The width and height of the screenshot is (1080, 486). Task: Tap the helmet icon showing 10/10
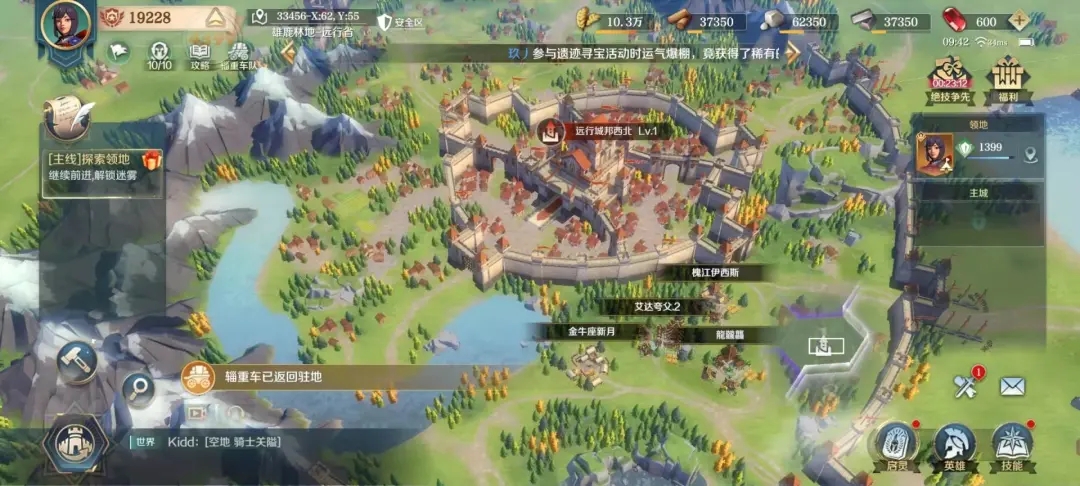159,53
